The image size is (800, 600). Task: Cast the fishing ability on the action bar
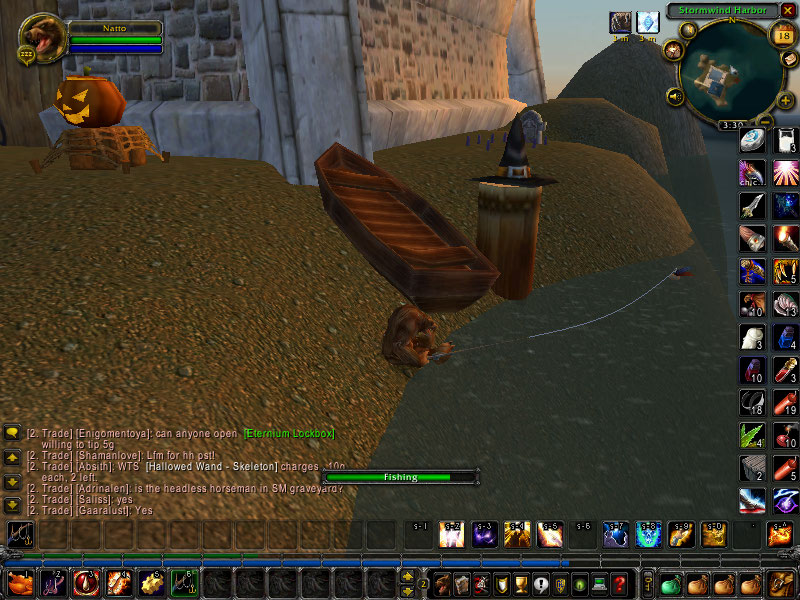tap(19, 535)
